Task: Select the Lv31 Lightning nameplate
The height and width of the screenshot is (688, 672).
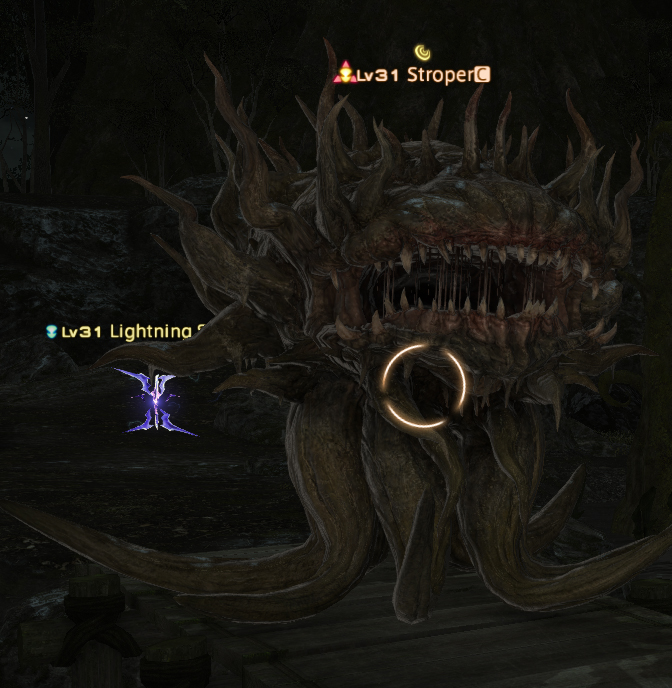Action: (128, 331)
